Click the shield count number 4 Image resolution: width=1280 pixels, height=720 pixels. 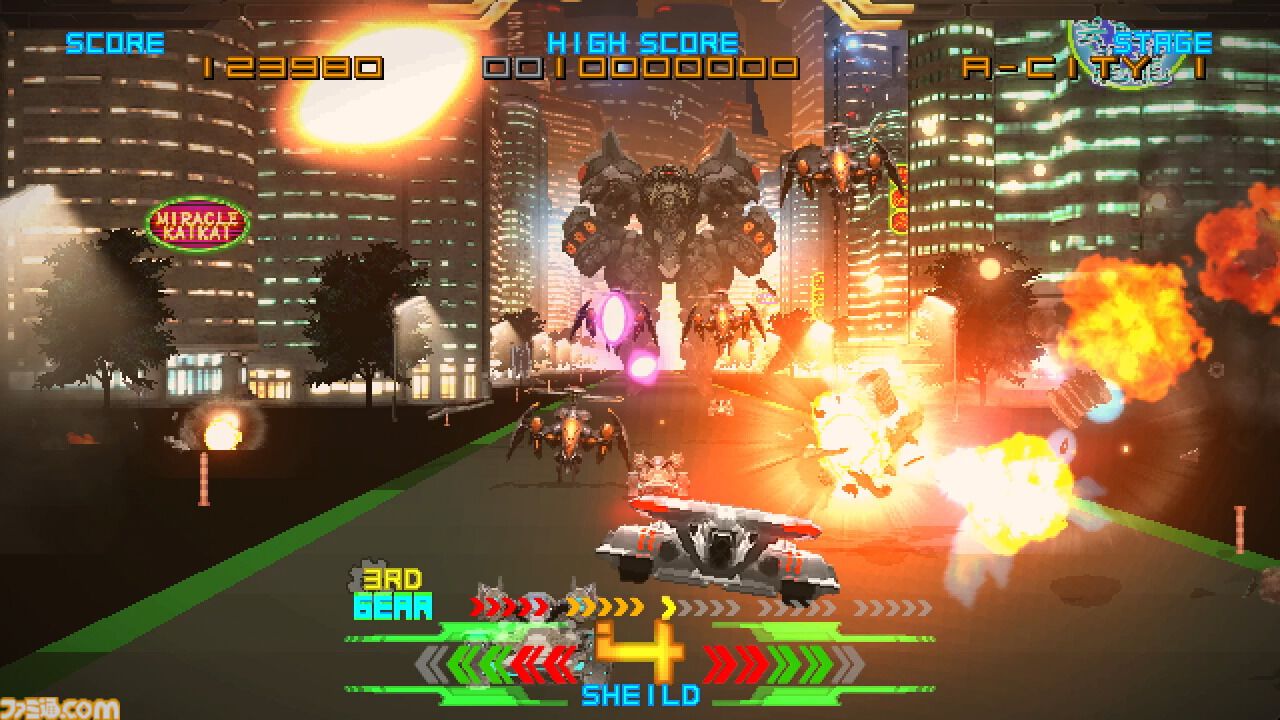[x=640, y=650]
